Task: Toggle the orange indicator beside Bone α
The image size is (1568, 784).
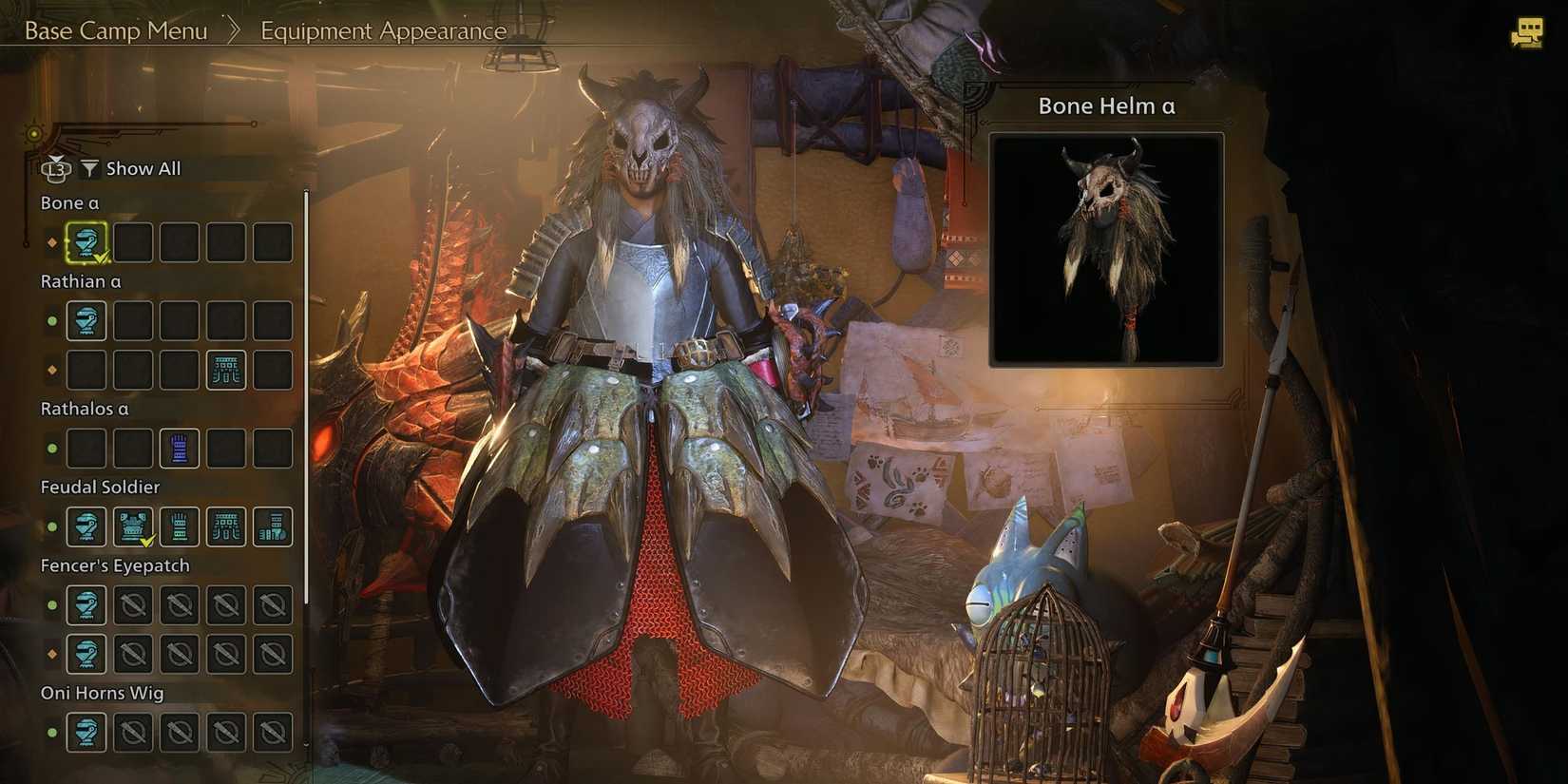Action: [x=51, y=242]
